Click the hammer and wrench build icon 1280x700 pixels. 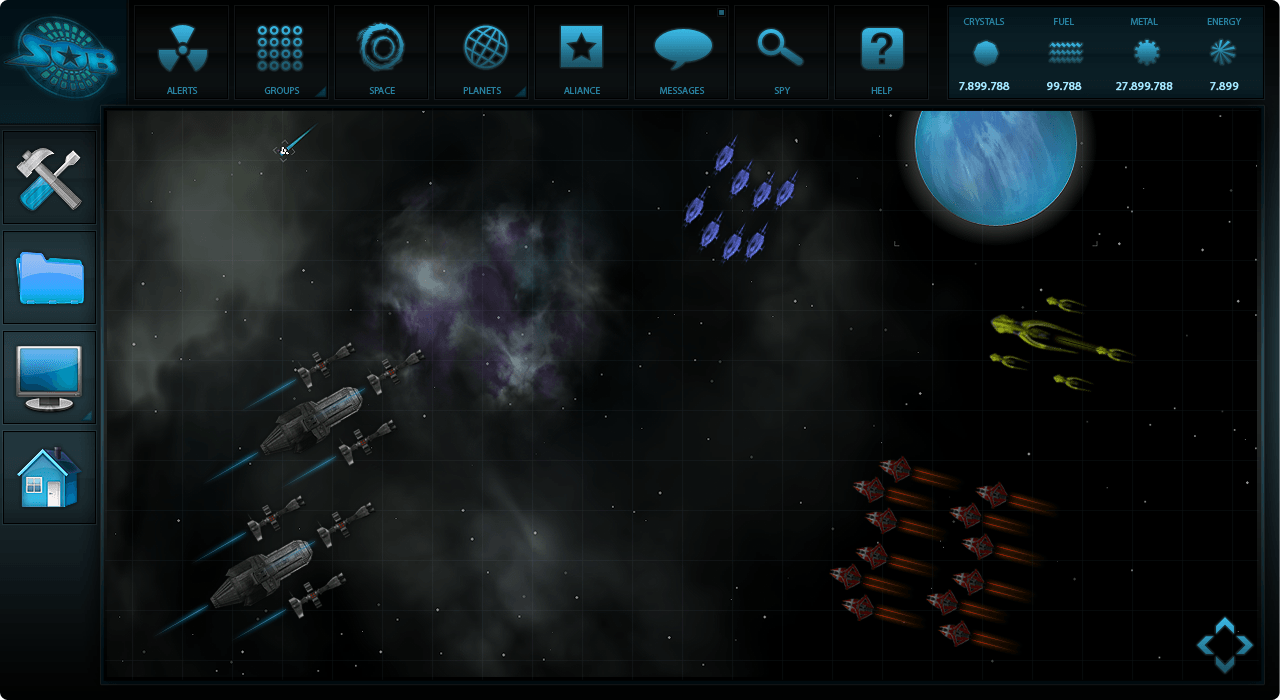(50, 177)
